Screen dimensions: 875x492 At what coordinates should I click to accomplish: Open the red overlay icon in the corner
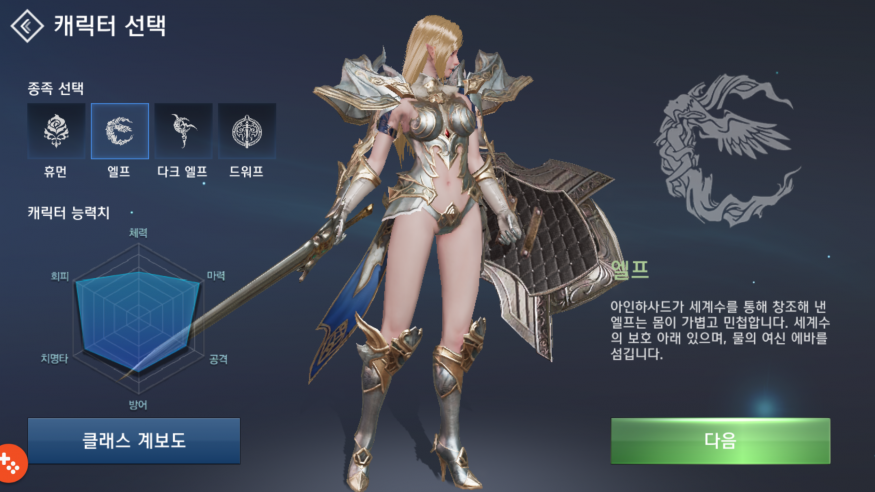click(x=12, y=462)
